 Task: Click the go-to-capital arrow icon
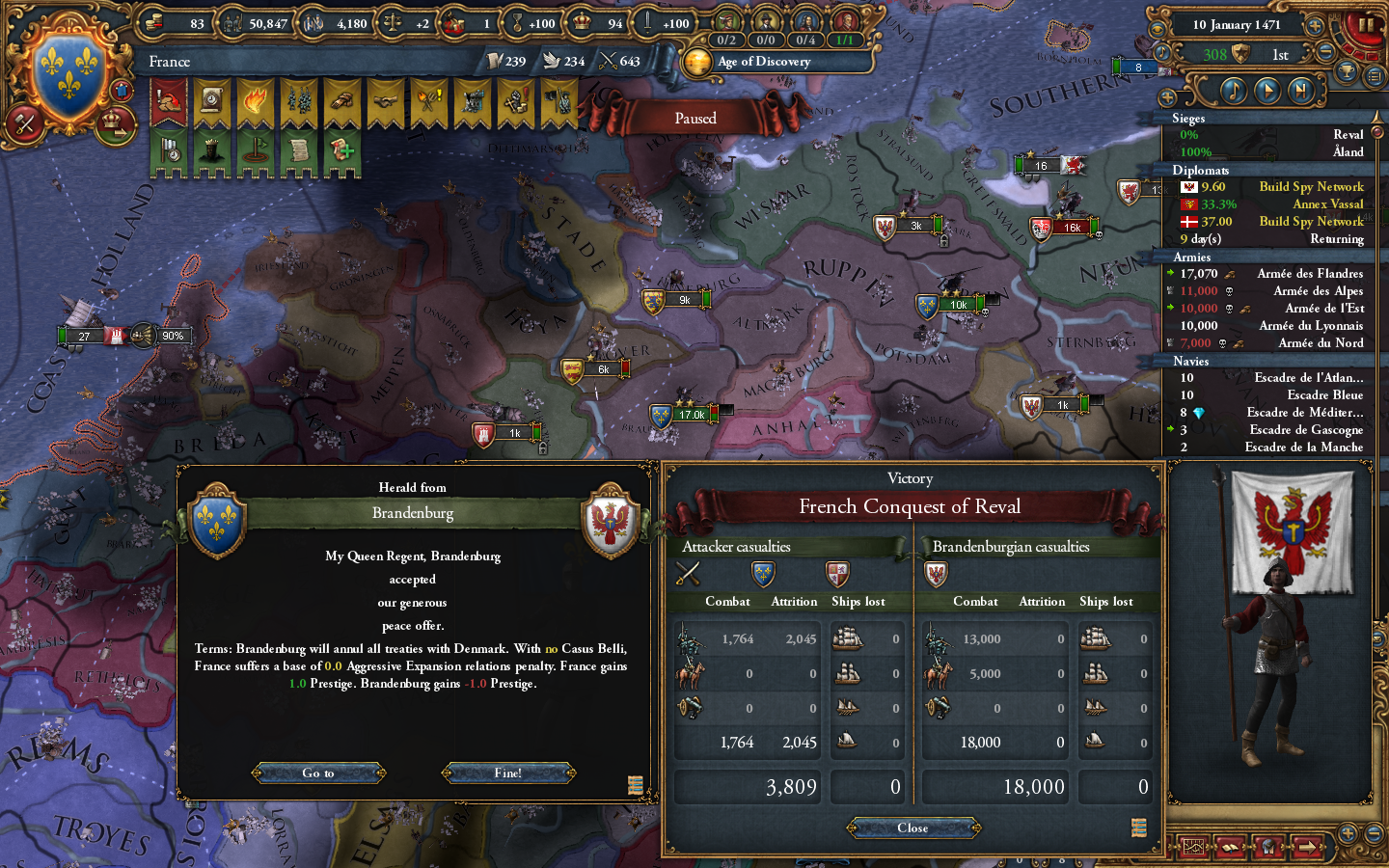click(x=1305, y=847)
